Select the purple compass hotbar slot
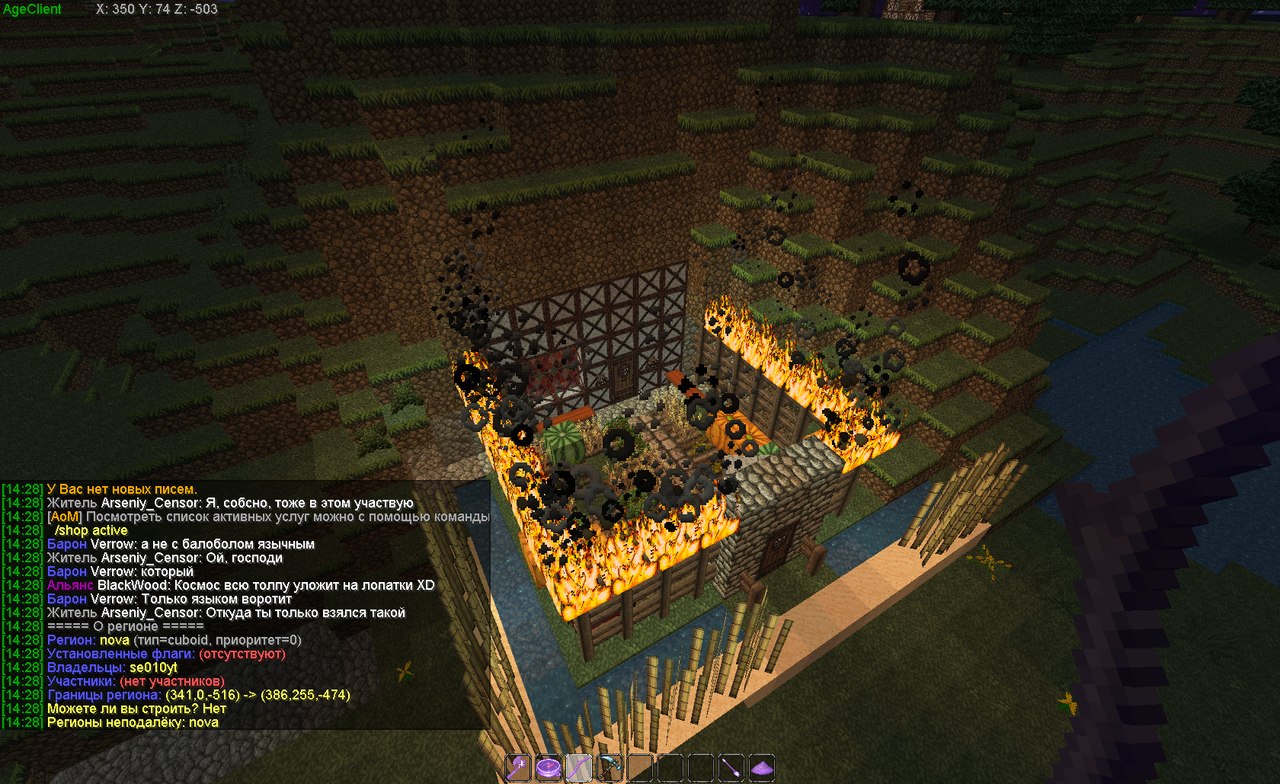Screen dimensions: 1280x784 coord(548,768)
